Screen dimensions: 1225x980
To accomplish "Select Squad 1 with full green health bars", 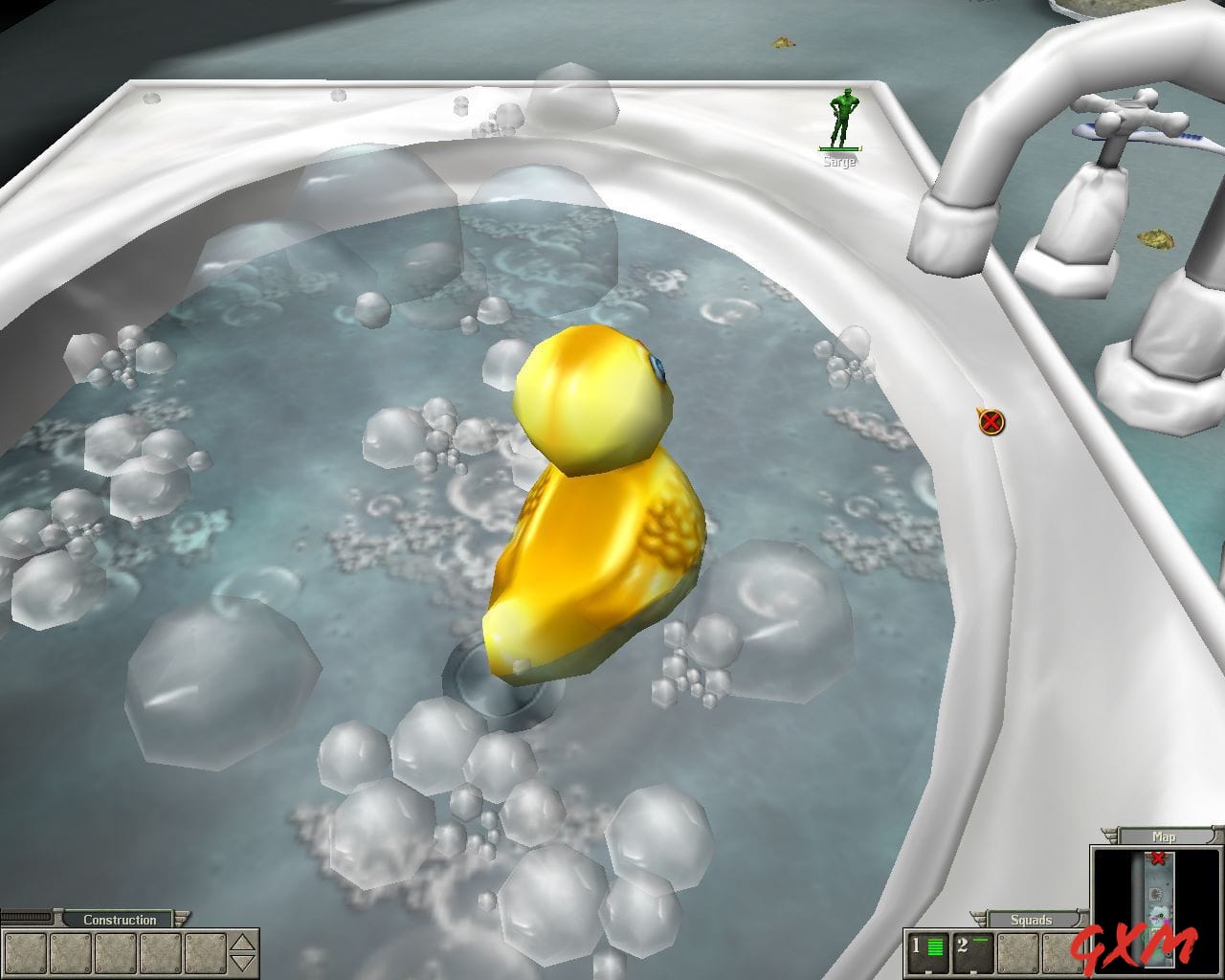I will (926, 952).
